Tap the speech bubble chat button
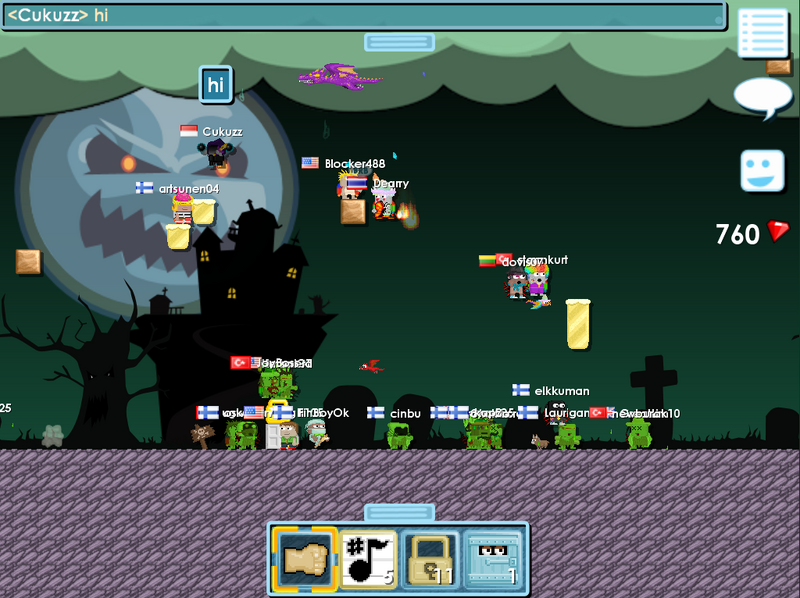Screen dimensions: 800x598 click(x=762, y=98)
